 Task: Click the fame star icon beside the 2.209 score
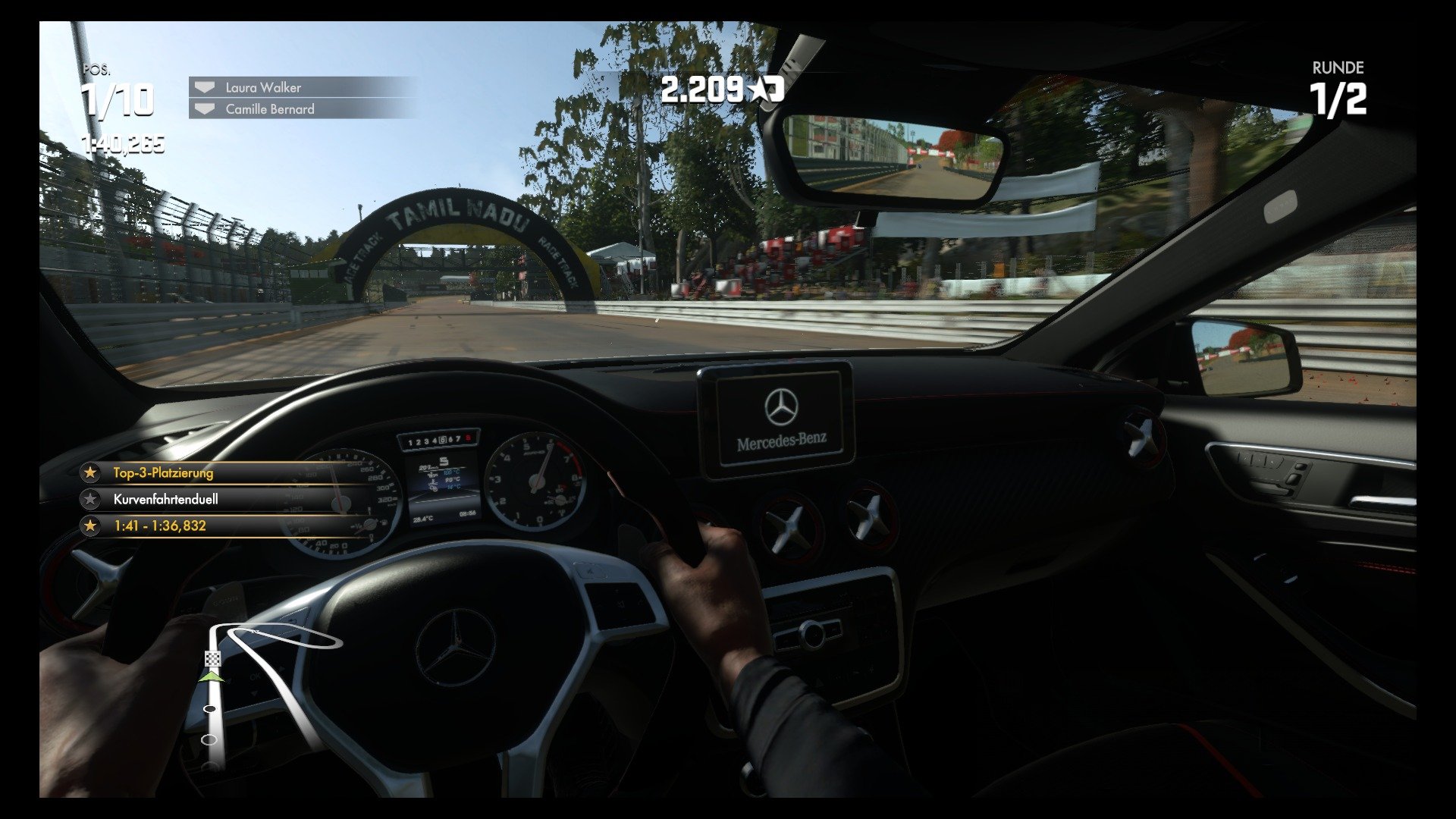click(759, 89)
